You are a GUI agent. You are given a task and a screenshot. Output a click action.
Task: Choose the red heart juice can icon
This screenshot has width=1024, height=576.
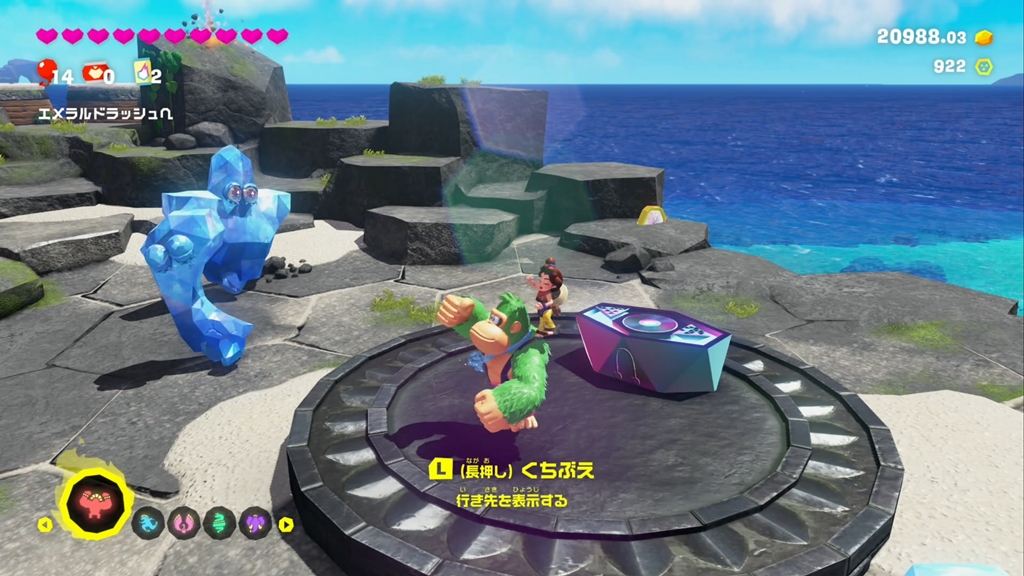coord(95,73)
